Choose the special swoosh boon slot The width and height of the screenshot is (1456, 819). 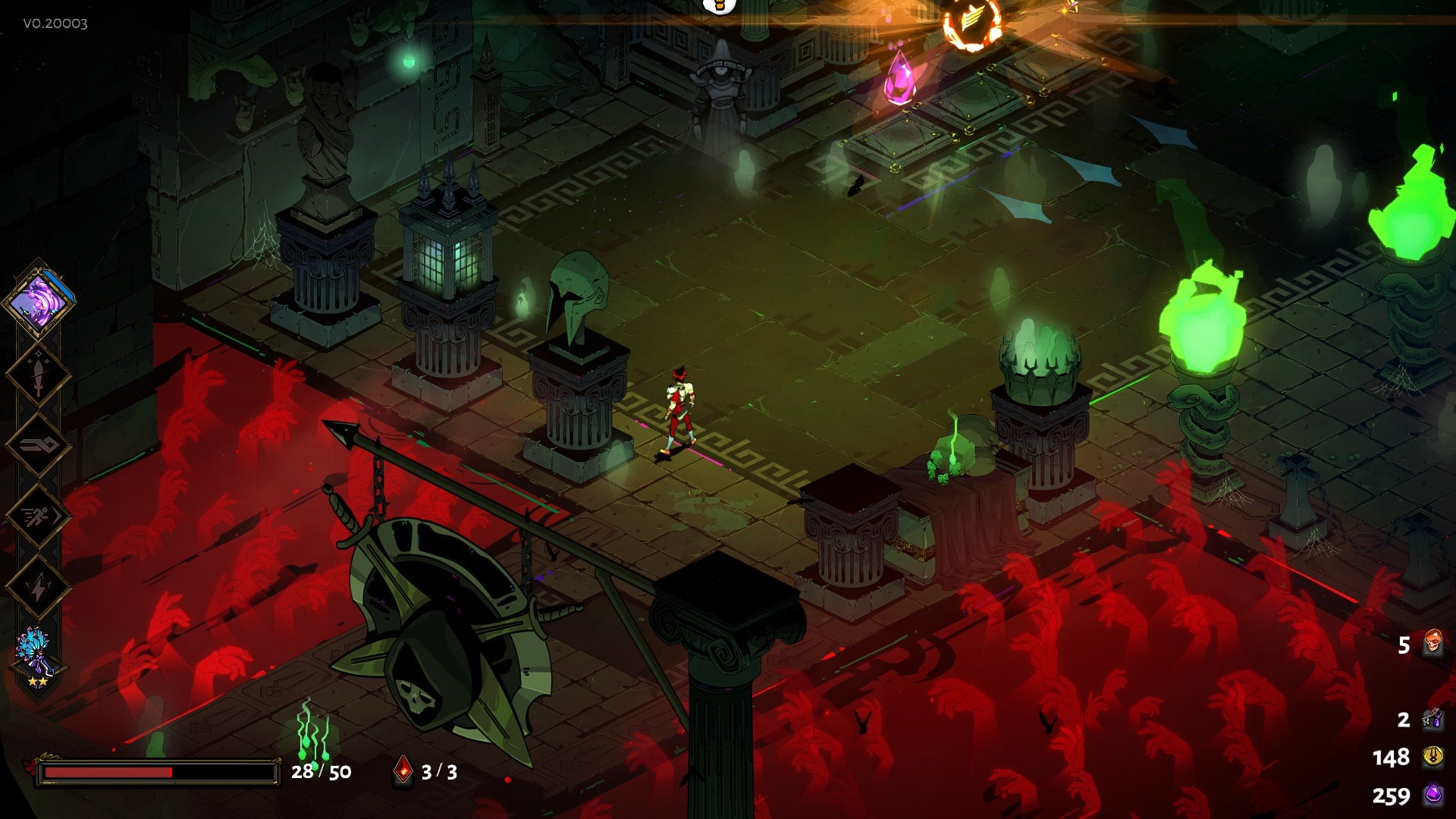[38, 446]
